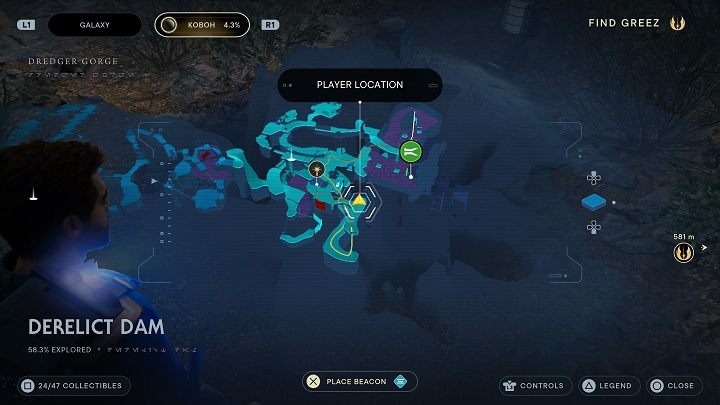Click the green fast travel marker

tap(410, 152)
